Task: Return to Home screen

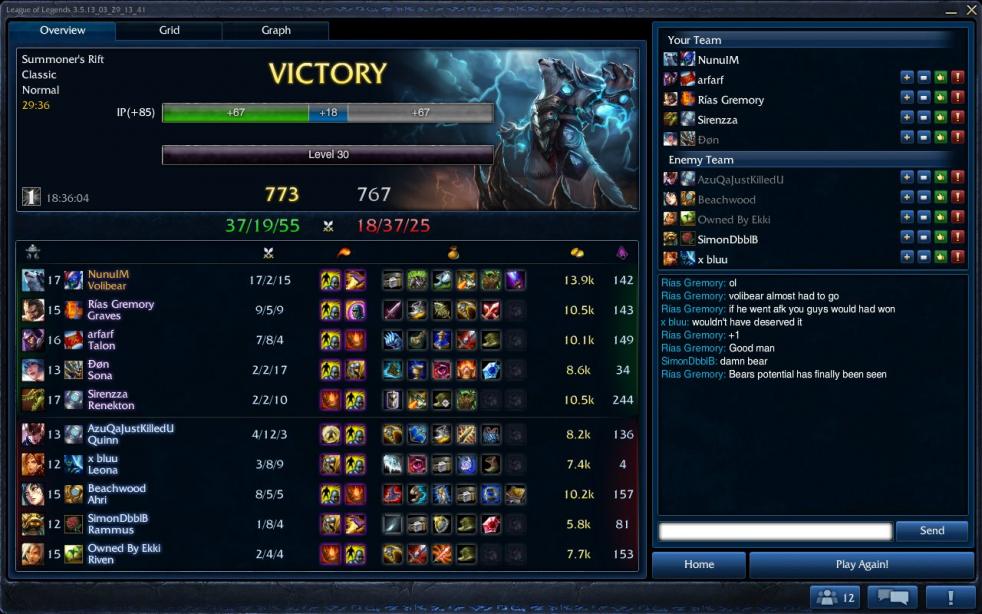Action: 699,564
